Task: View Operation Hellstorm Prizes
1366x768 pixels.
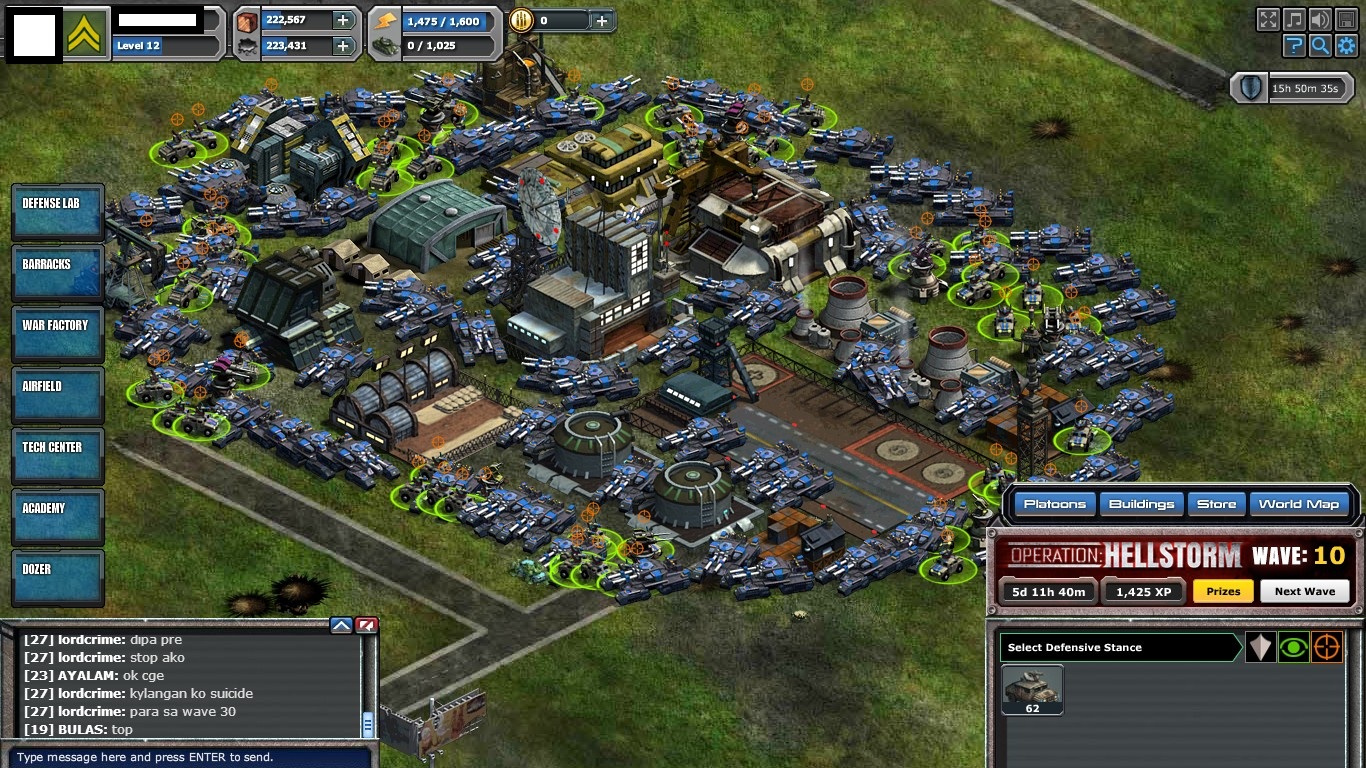Action: pyautogui.click(x=1222, y=591)
